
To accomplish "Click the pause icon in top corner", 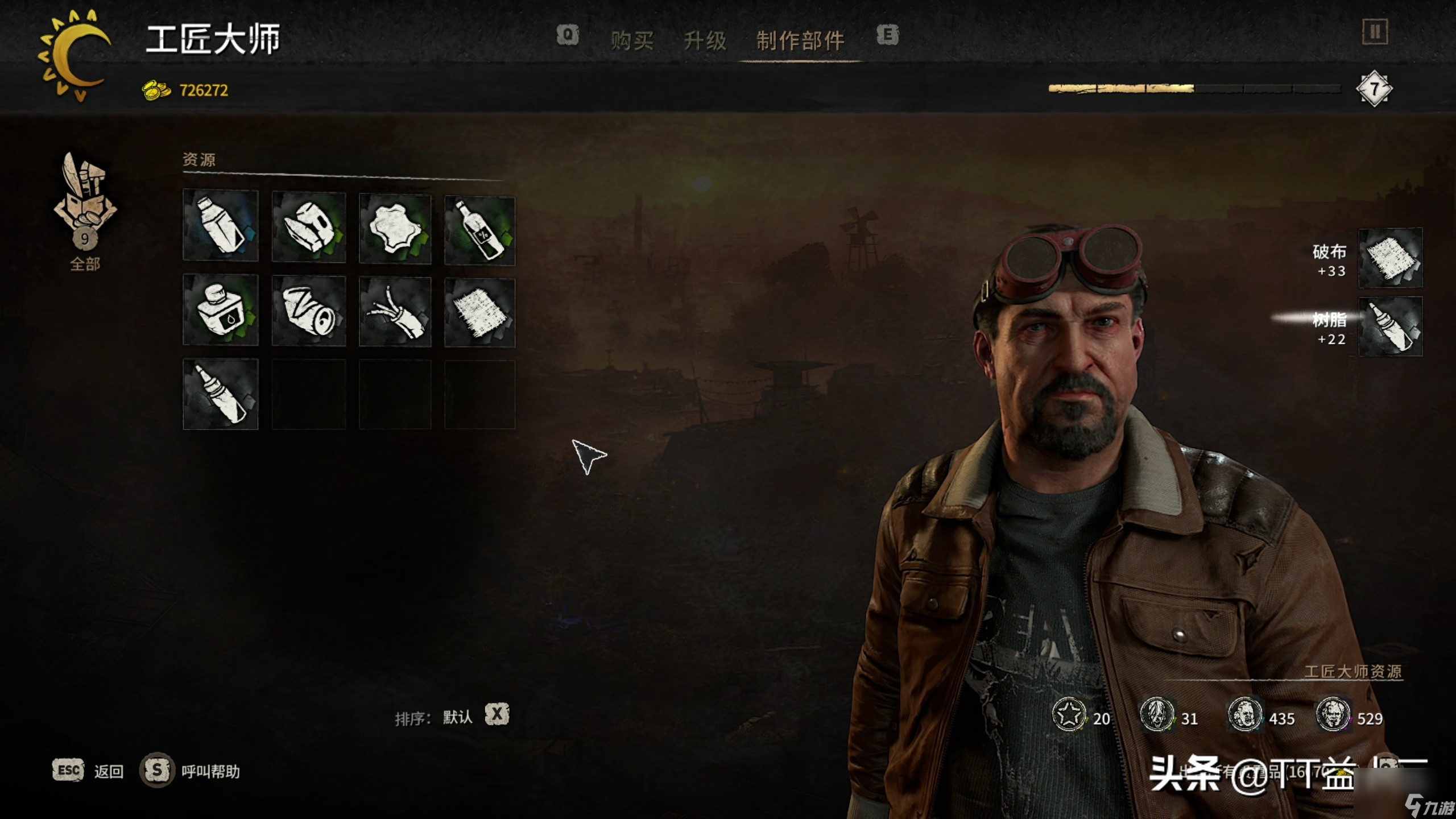I will 1375,32.
